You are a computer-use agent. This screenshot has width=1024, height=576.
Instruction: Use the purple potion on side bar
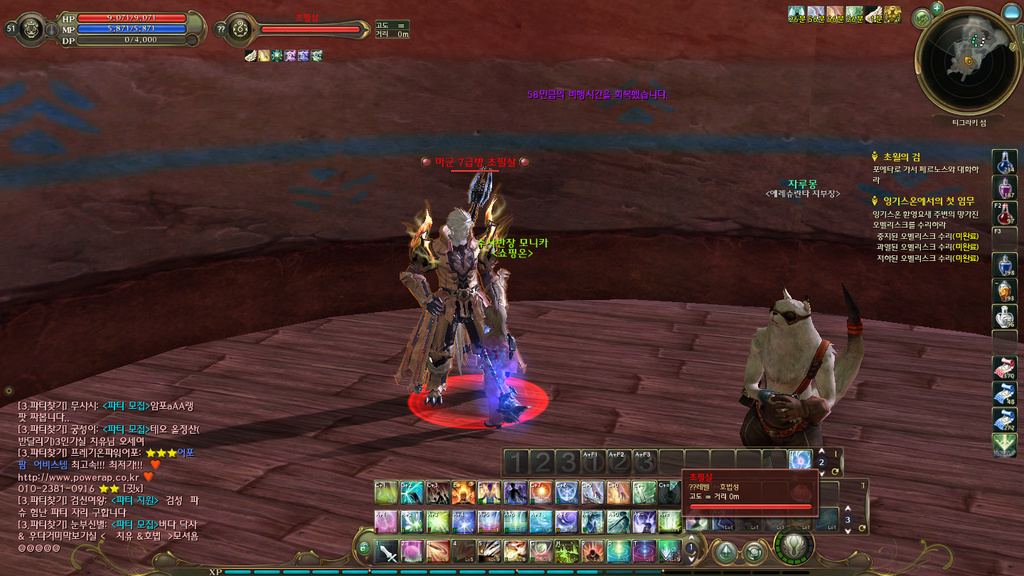[1005, 187]
